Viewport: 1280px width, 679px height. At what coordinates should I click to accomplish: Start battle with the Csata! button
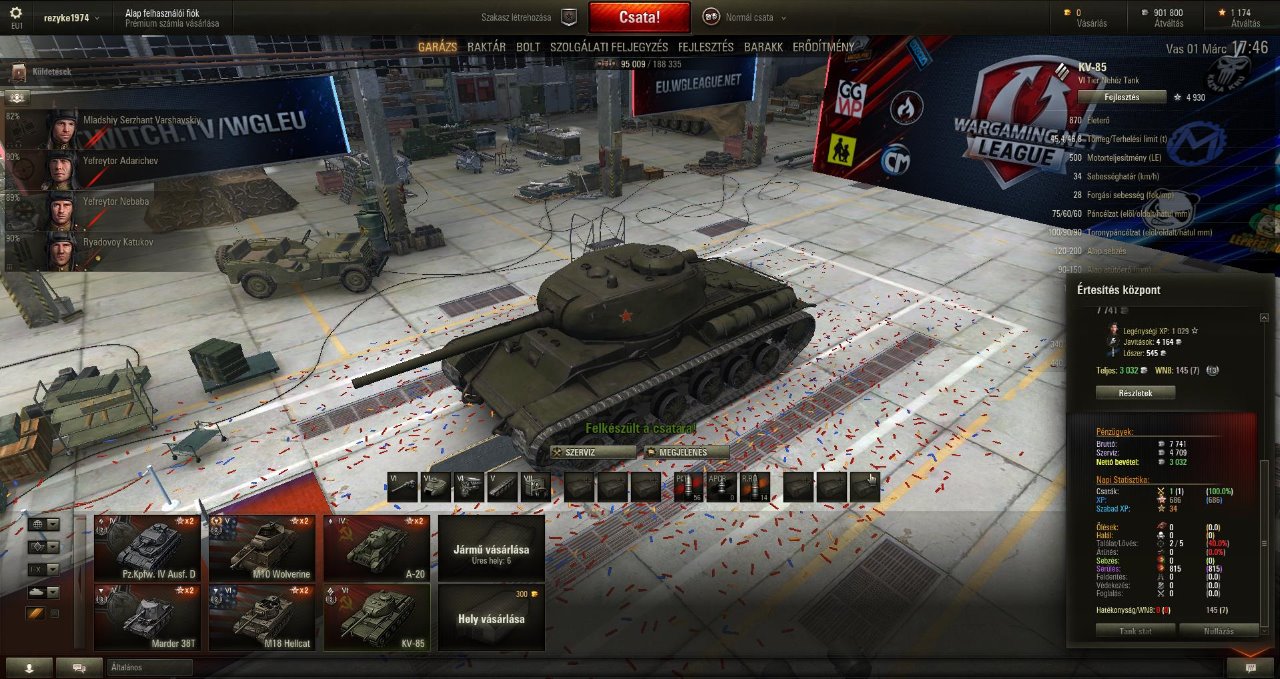(639, 17)
